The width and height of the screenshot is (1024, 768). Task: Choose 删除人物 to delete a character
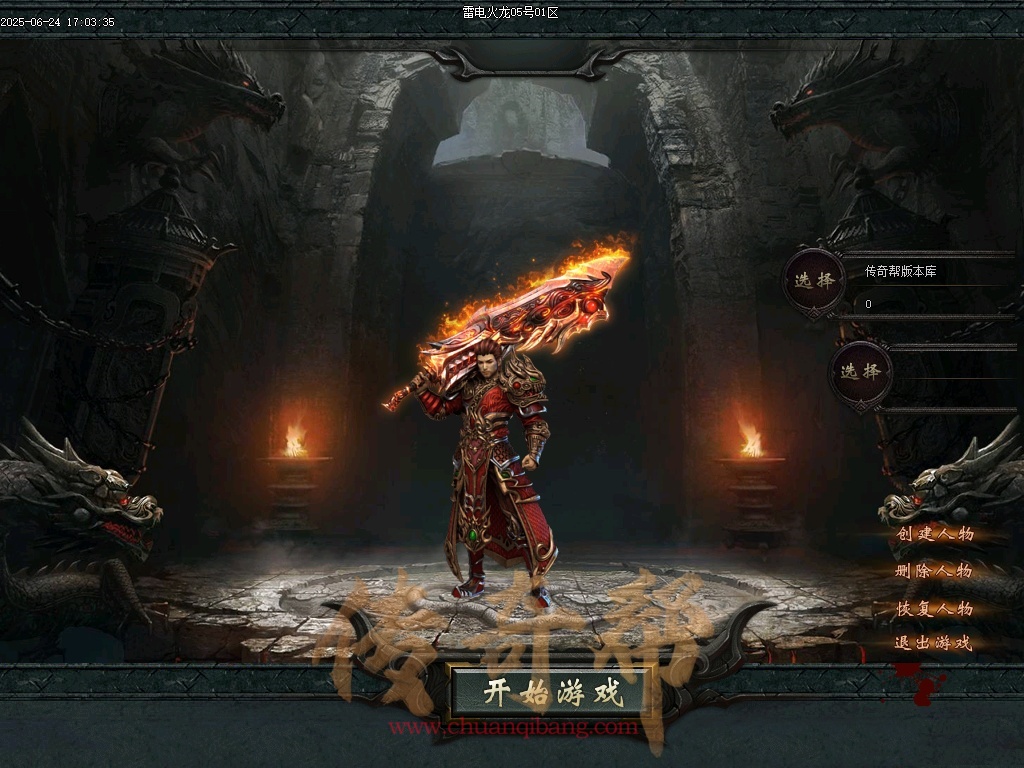pos(934,571)
